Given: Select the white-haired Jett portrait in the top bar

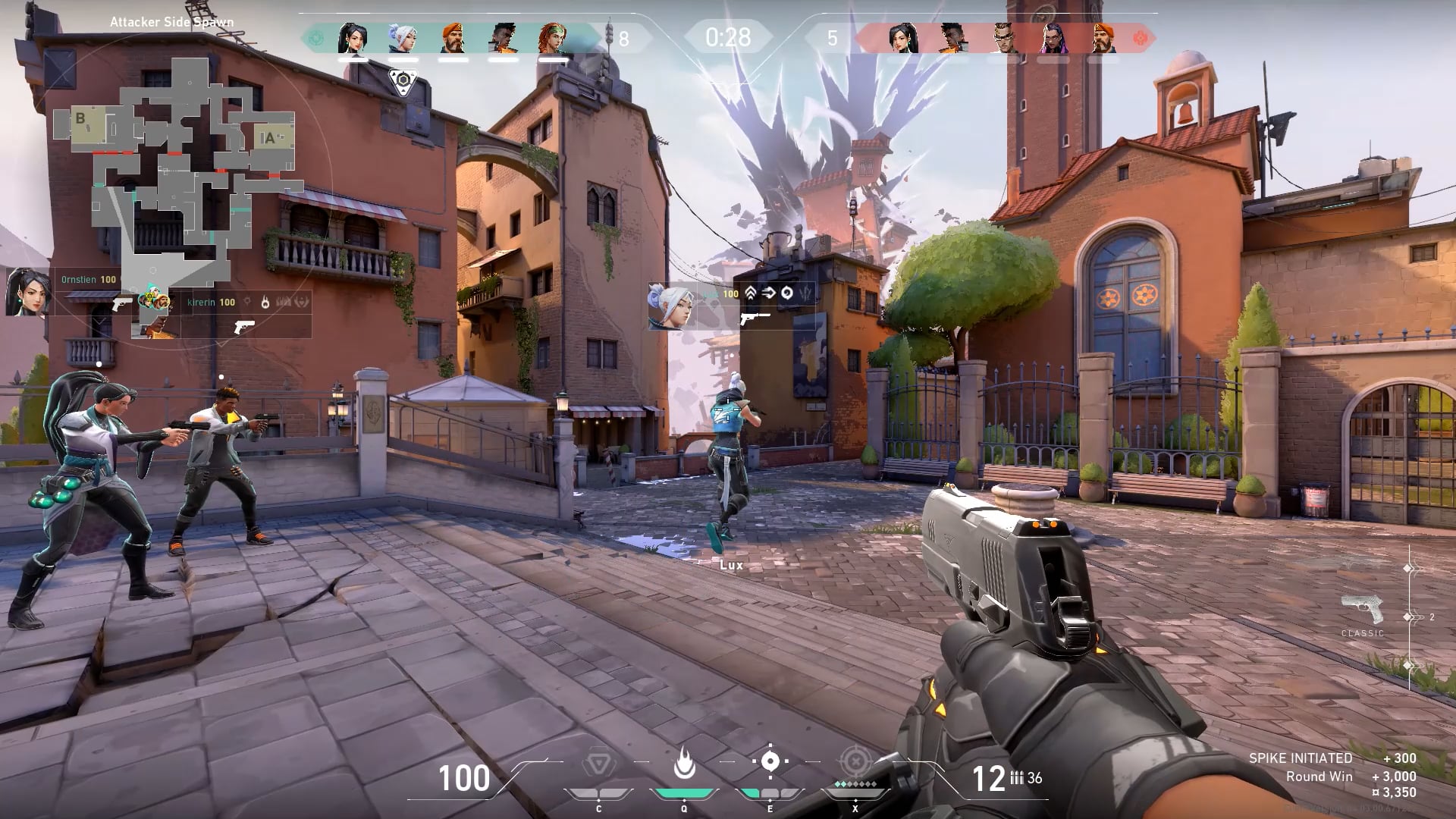Looking at the screenshot, I should [x=403, y=38].
